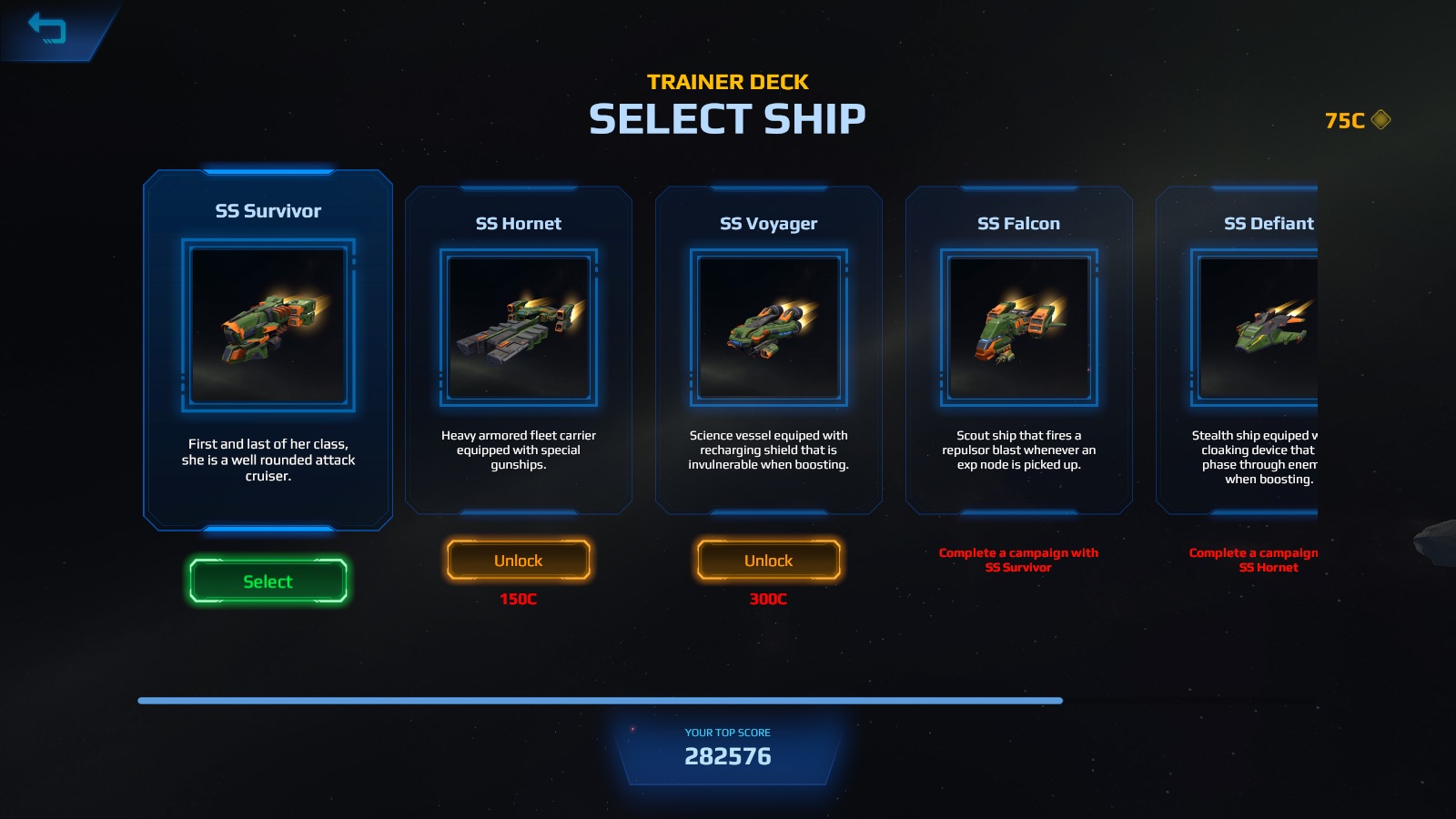
Task: Click the SS Falcon card title
Action: [x=1018, y=222]
